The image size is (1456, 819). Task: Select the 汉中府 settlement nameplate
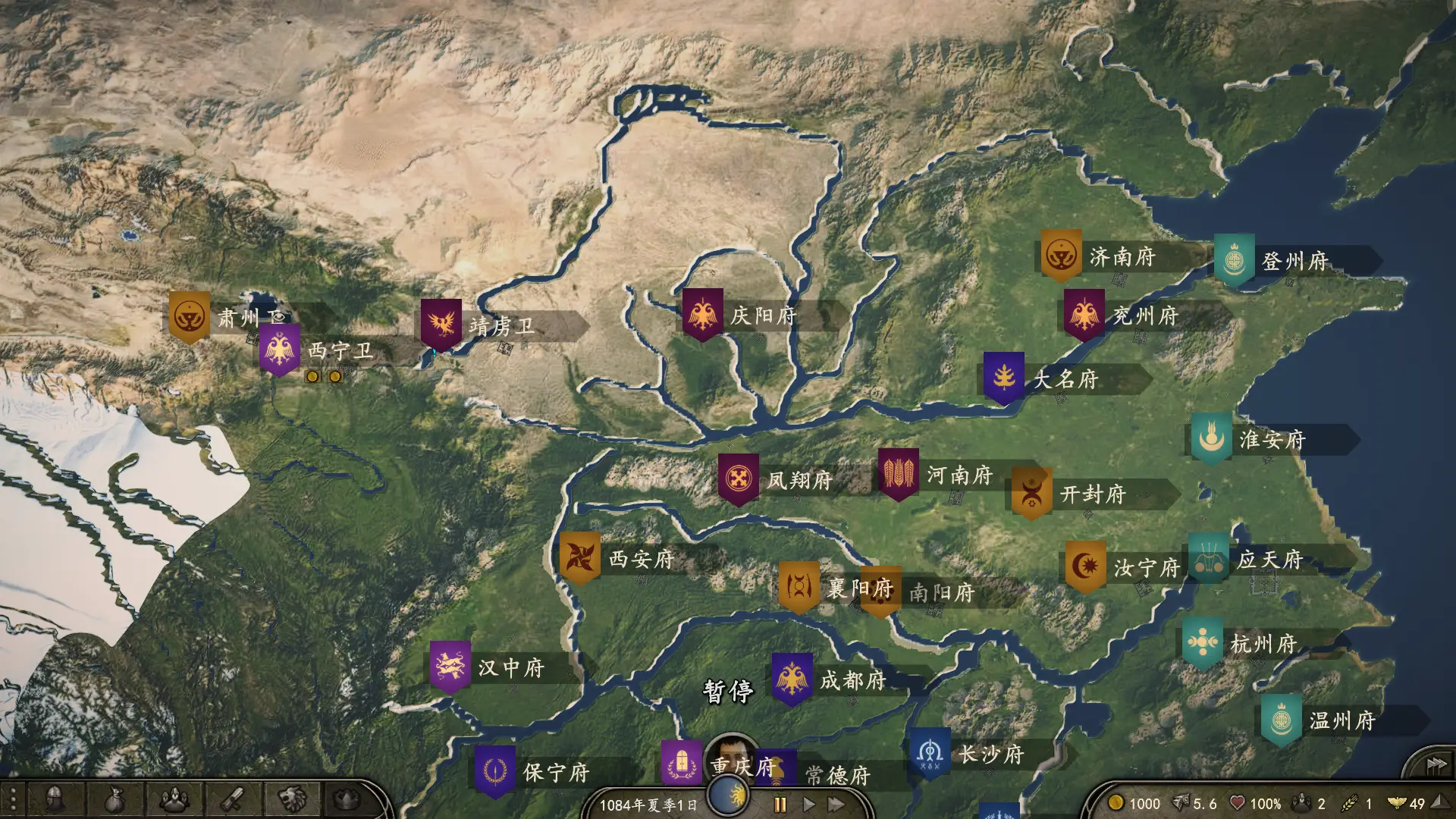tap(510, 668)
